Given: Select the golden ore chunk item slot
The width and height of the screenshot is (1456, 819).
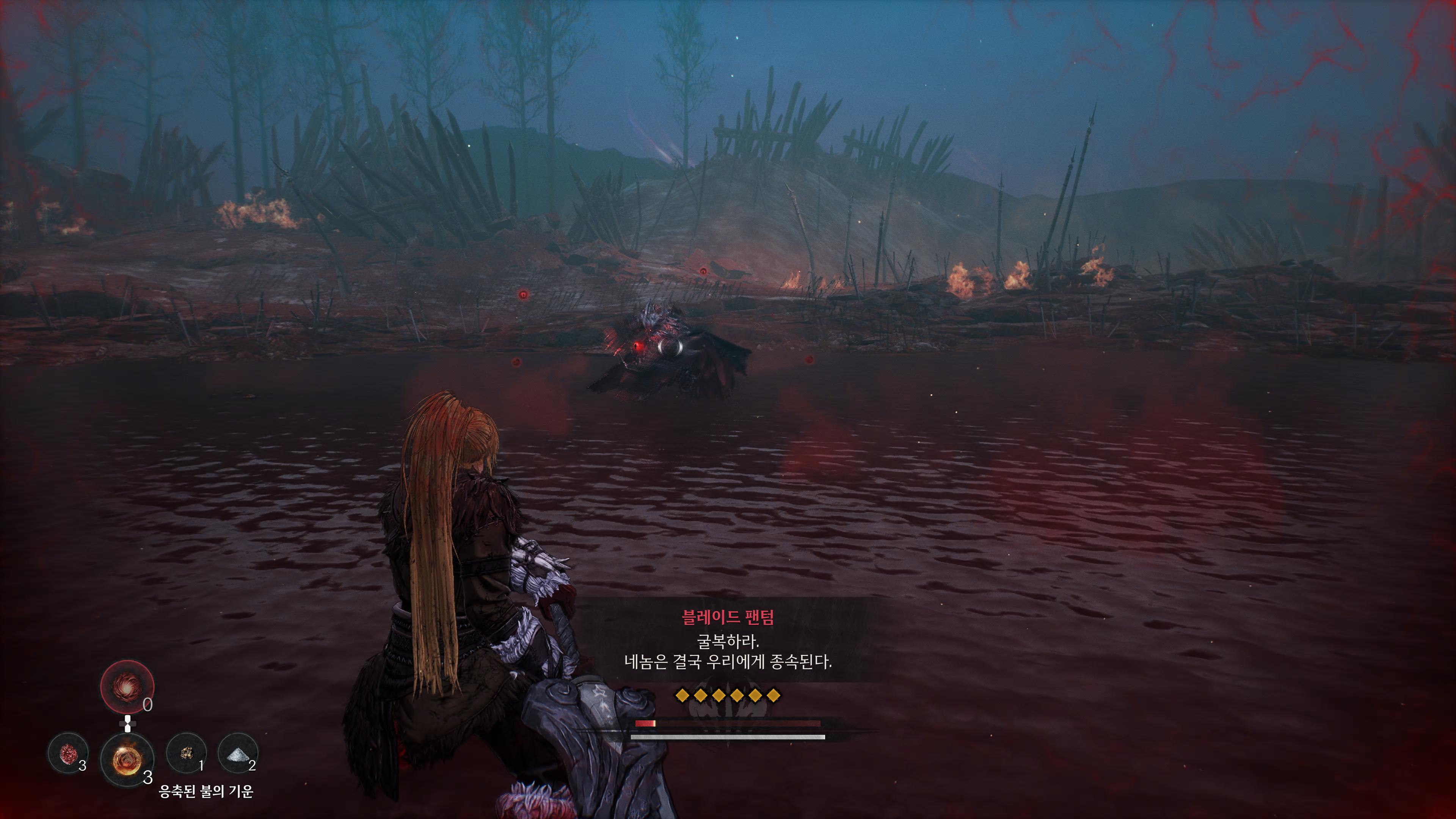Looking at the screenshot, I should [x=186, y=753].
